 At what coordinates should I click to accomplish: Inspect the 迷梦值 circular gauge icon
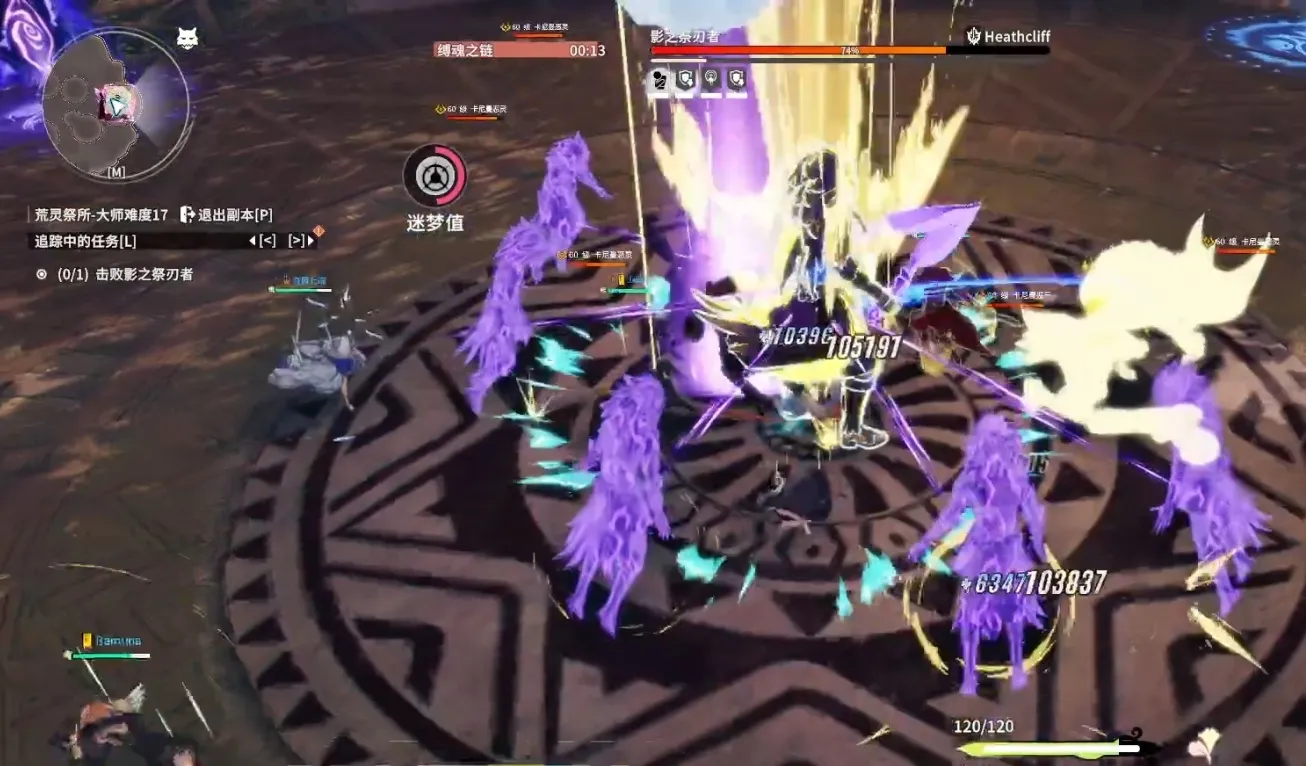click(x=434, y=176)
